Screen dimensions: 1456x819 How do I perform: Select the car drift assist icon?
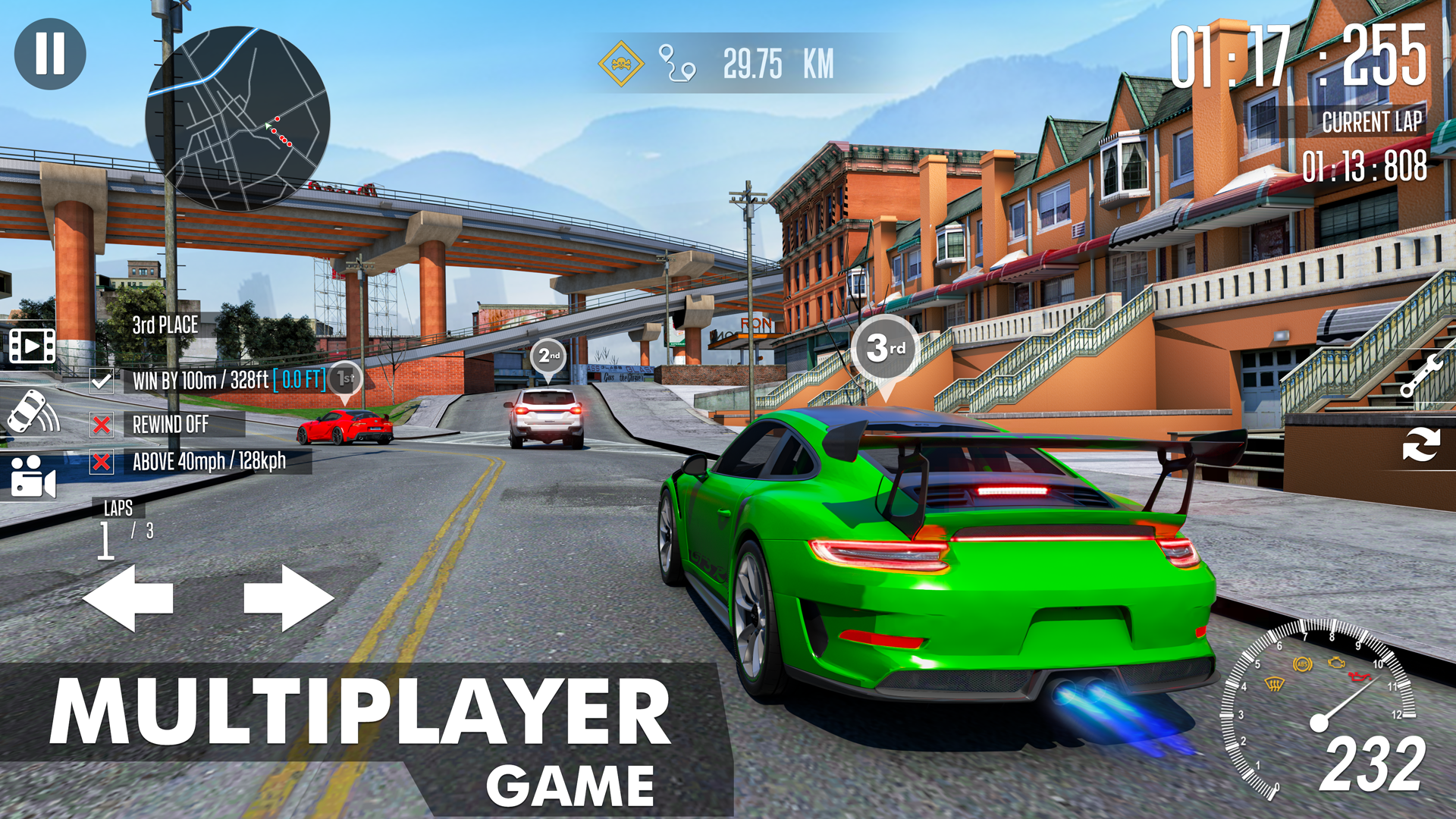[x=32, y=412]
